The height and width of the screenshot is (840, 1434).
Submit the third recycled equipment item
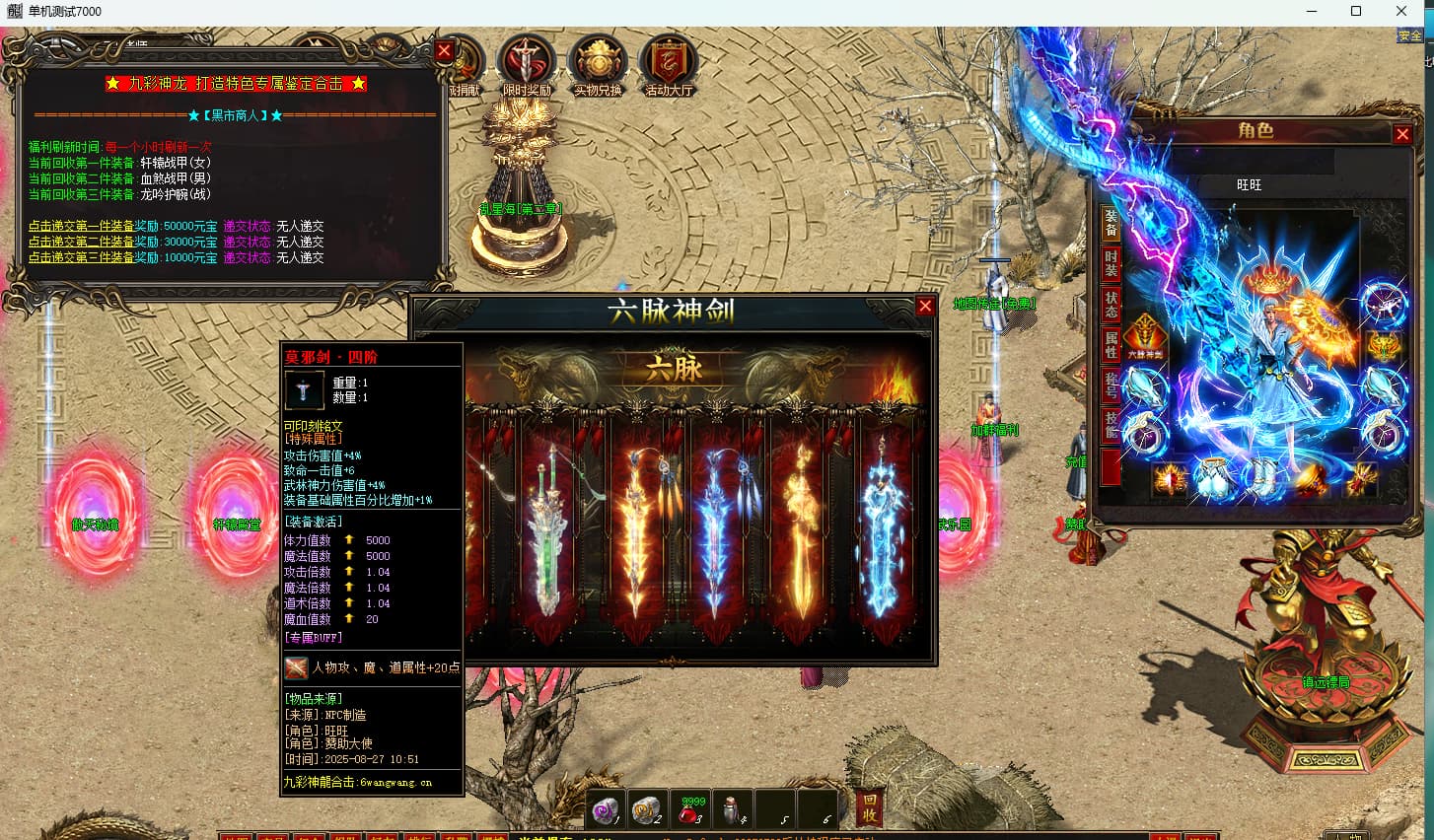pyautogui.click(x=81, y=257)
